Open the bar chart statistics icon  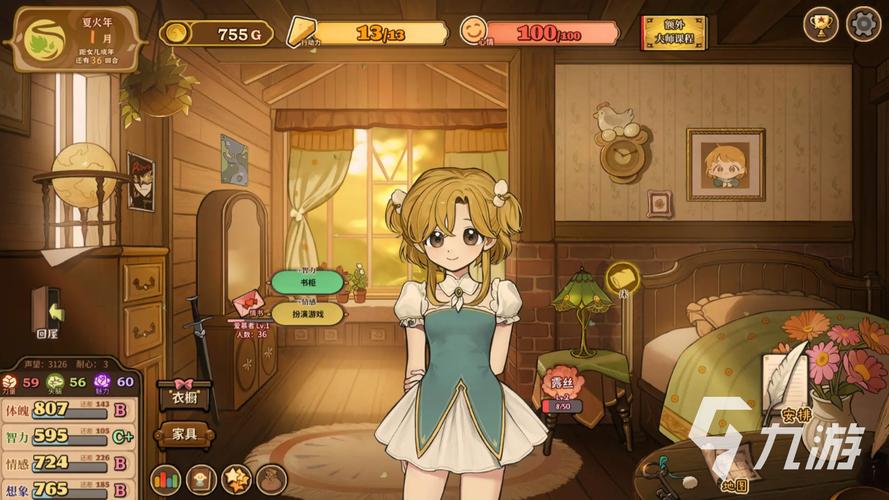coord(165,479)
